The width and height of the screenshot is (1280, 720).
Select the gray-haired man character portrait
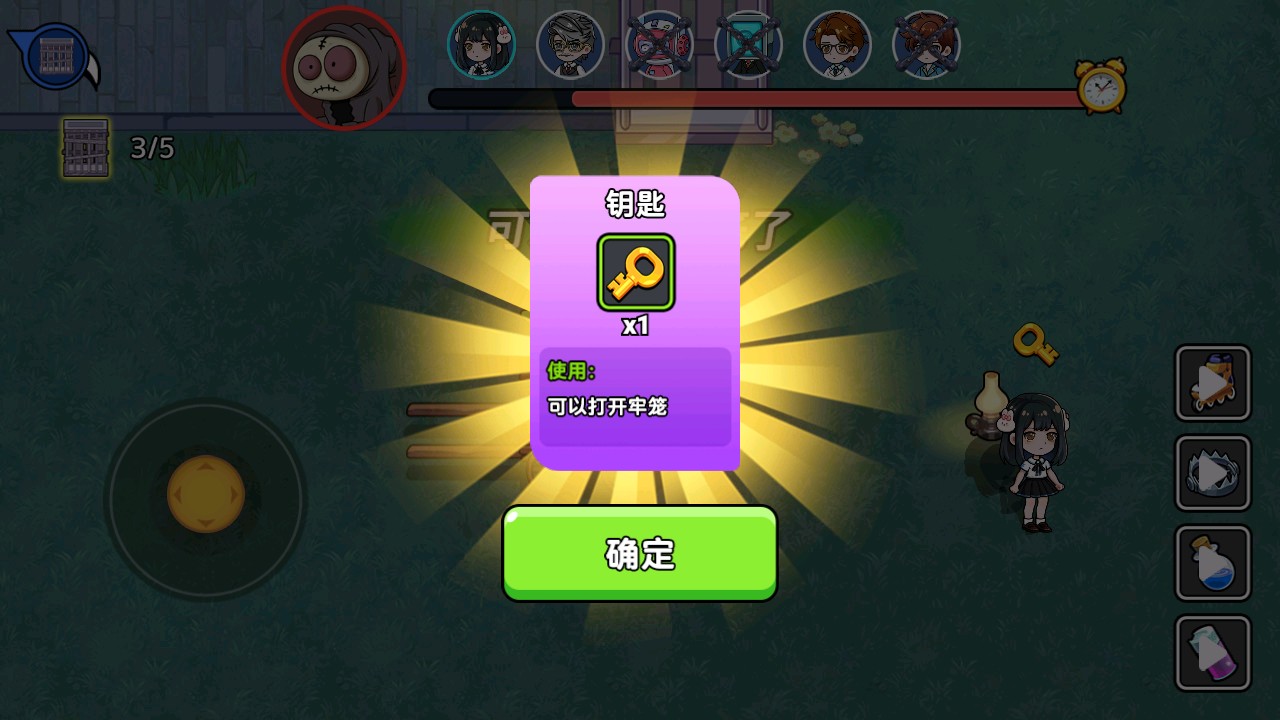(x=570, y=44)
